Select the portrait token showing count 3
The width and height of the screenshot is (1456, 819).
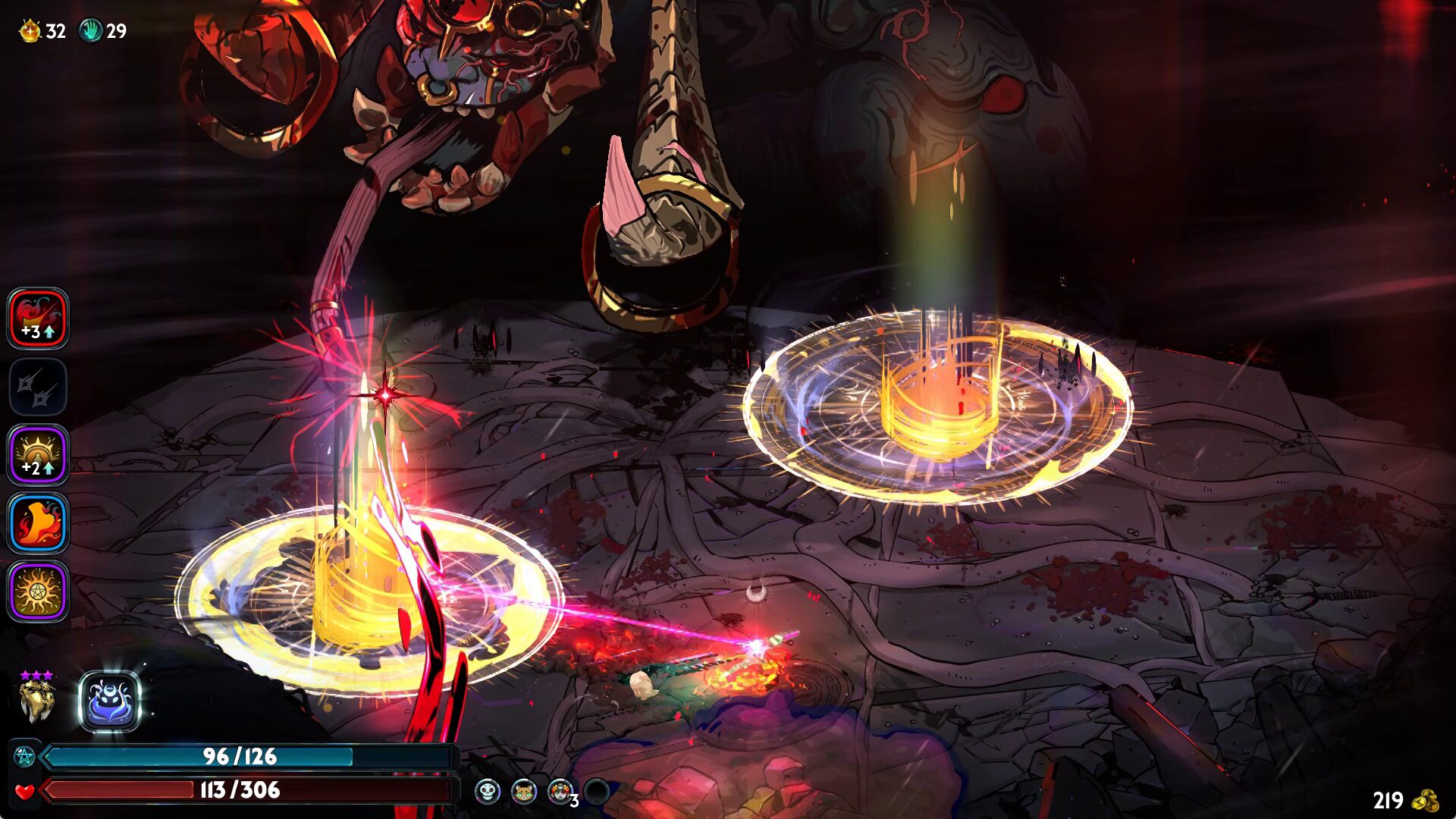click(560, 792)
